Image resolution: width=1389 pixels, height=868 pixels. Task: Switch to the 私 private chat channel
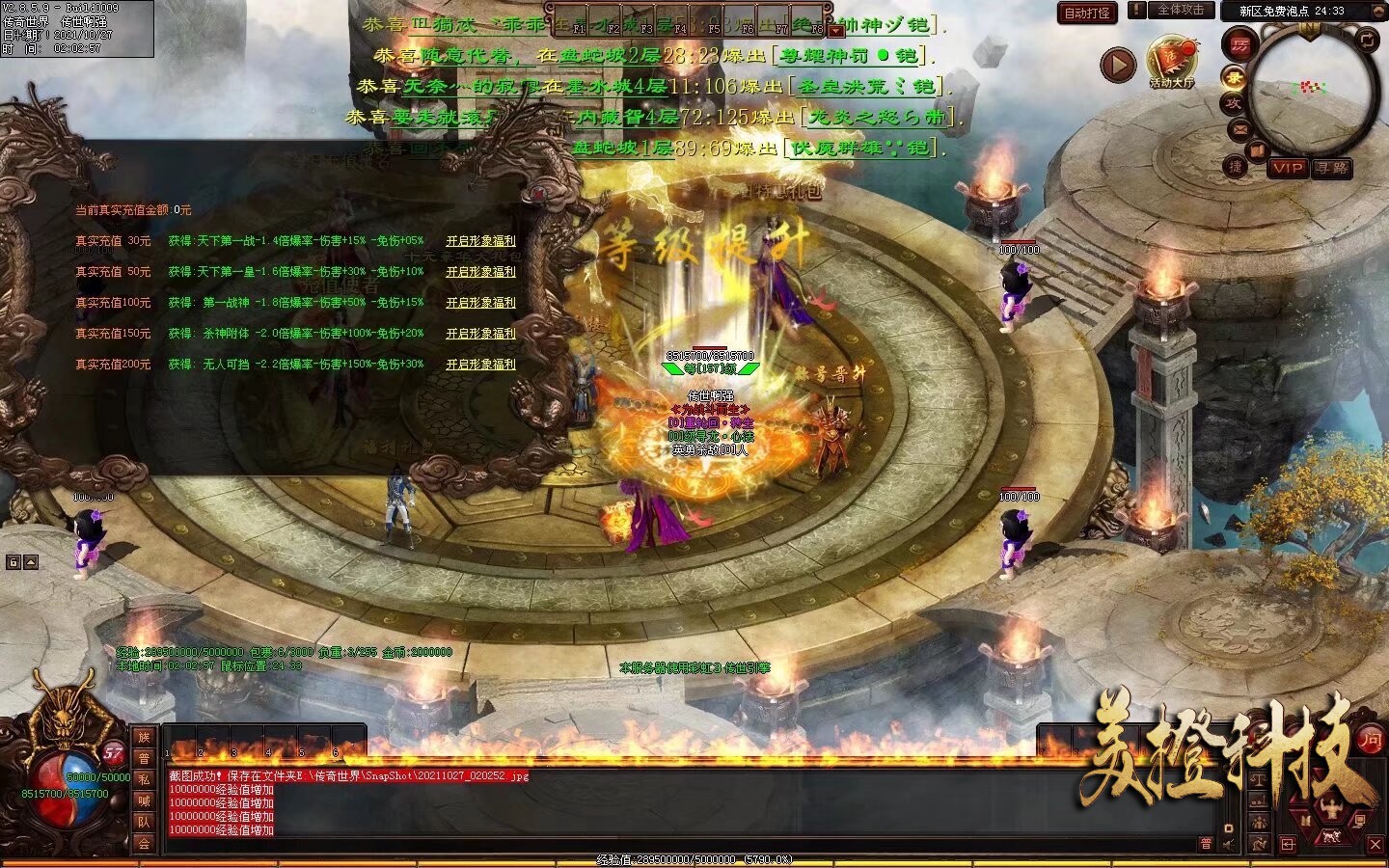[144, 779]
